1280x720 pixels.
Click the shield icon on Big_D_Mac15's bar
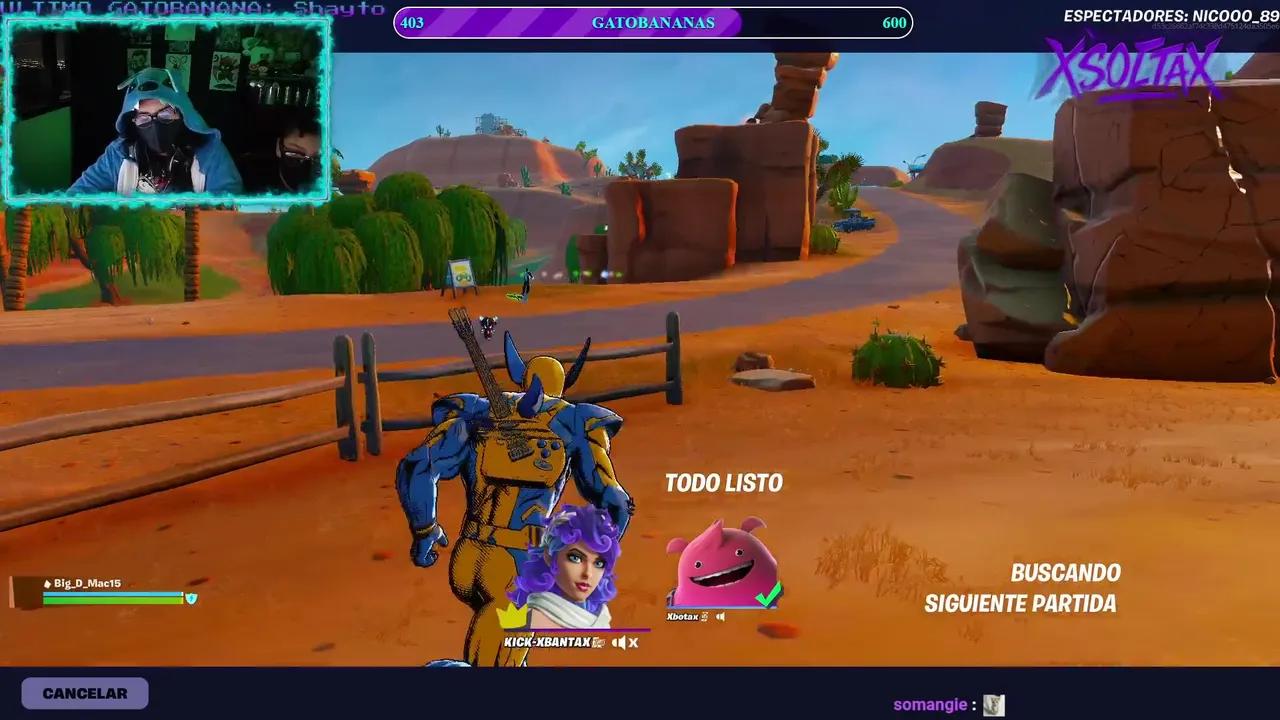pyautogui.click(x=191, y=598)
